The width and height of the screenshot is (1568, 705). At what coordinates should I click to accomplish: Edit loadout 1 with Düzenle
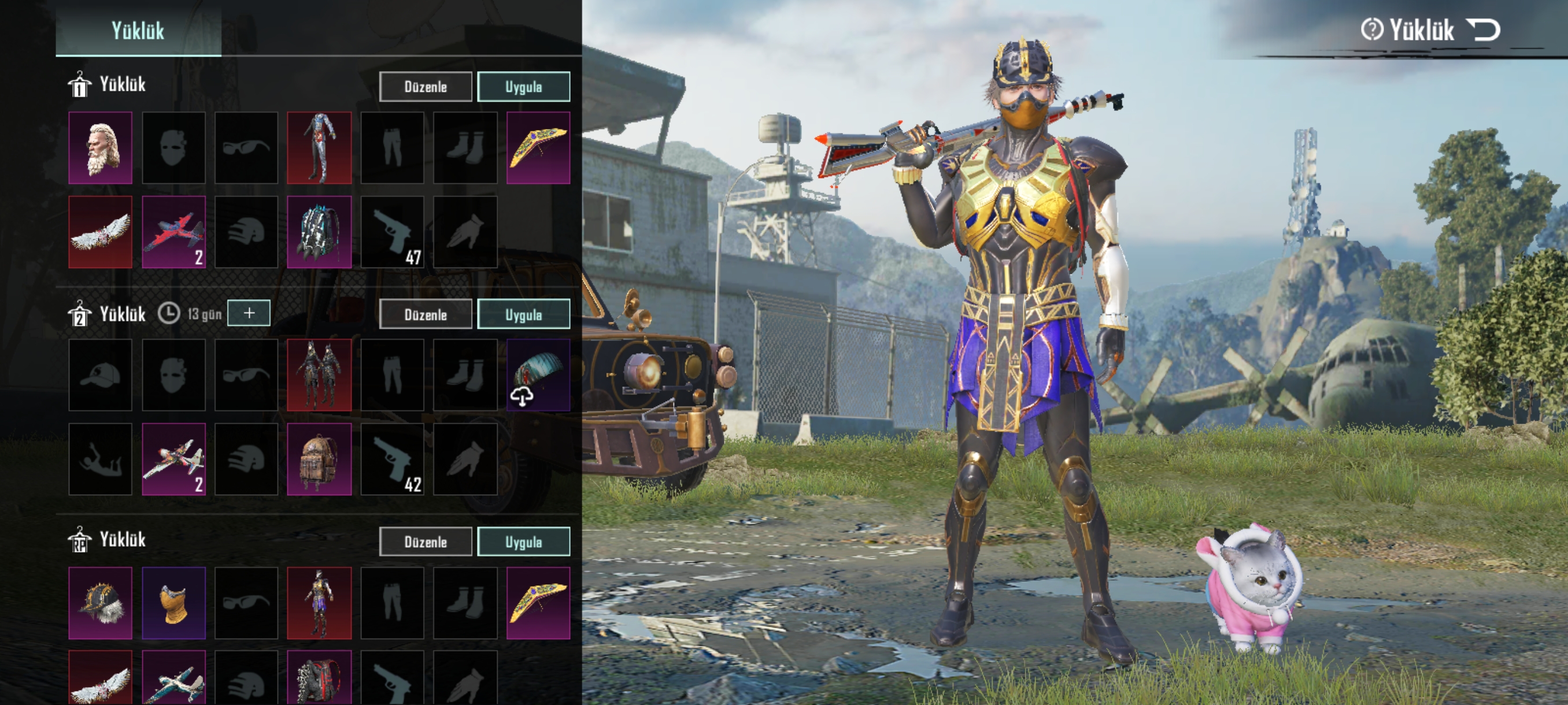point(426,87)
